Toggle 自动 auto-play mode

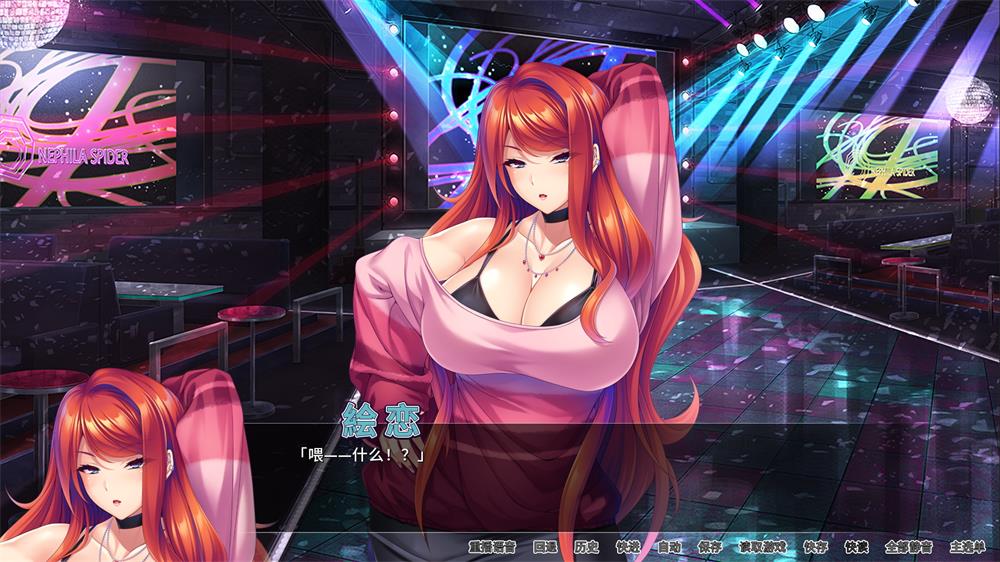pyautogui.click(x=669, y=547)
